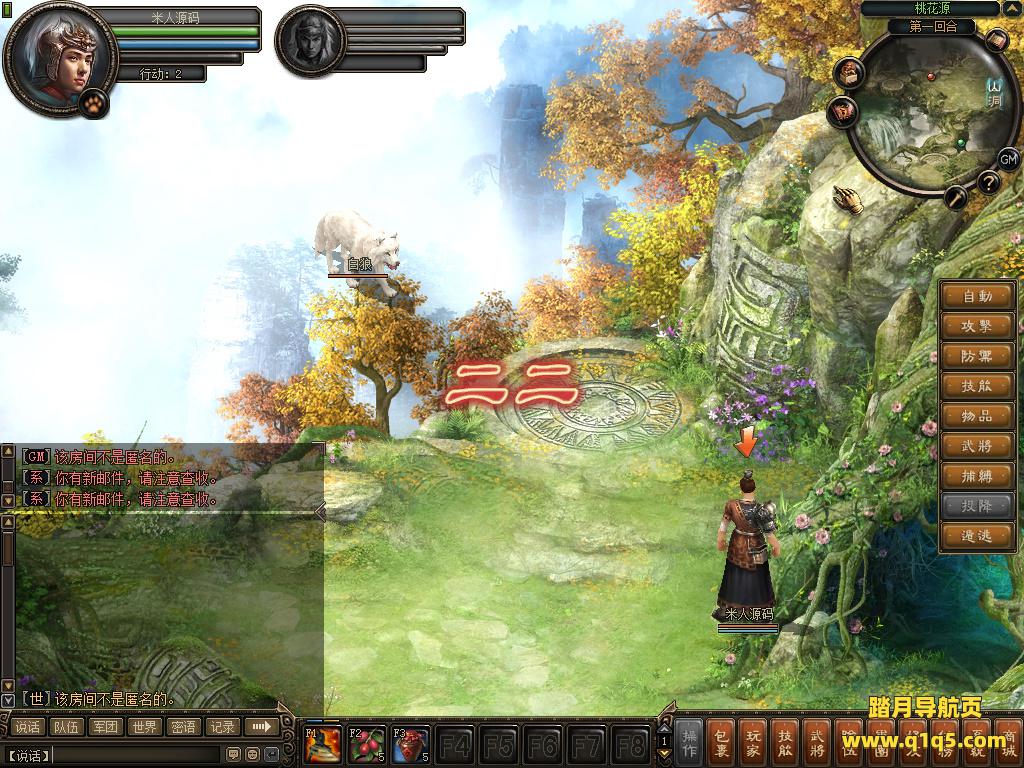The image size is (1024, 768).
Task: Click the GM button beside the minimap
Action: pos(1008,159)
